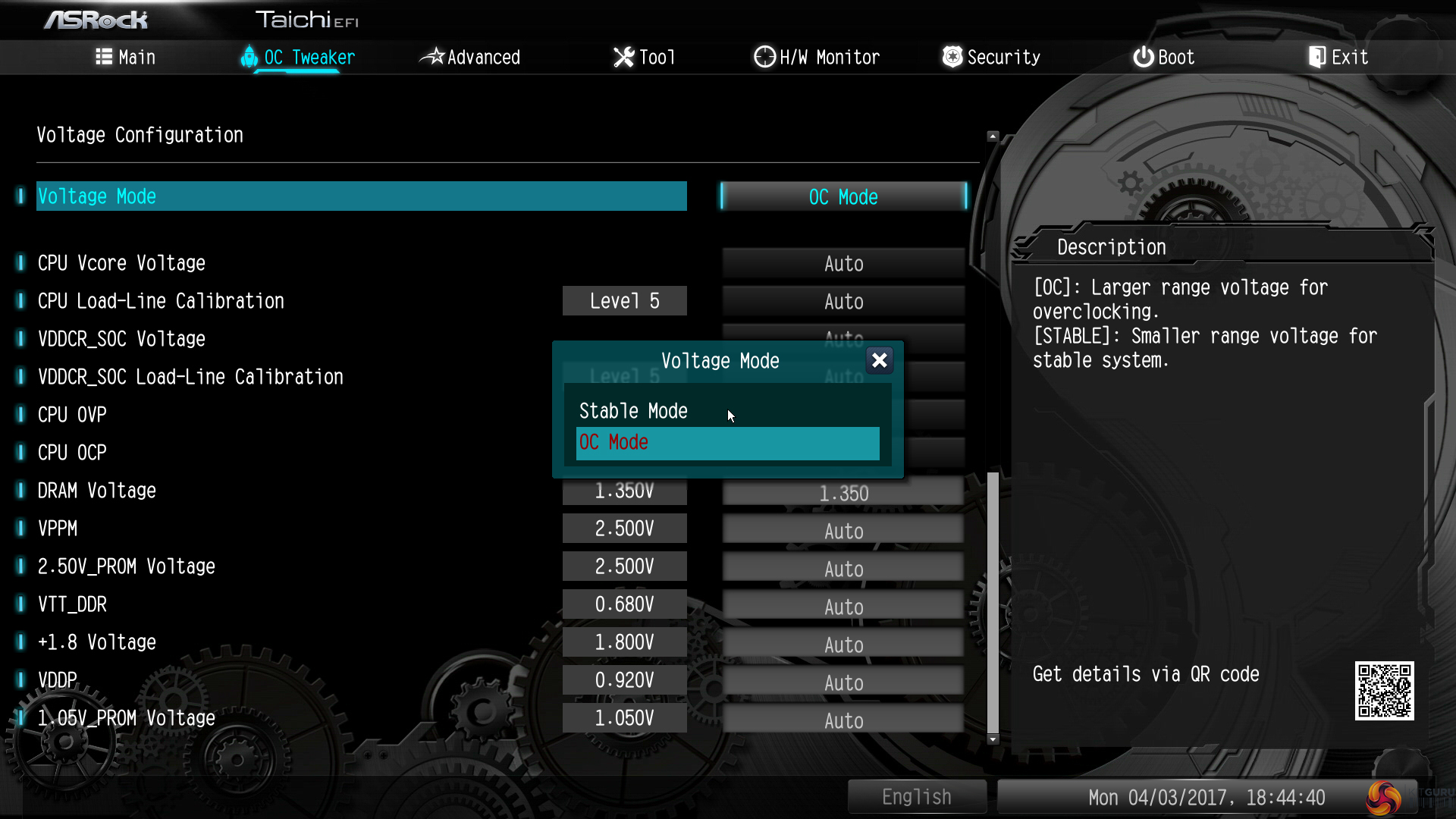Edit the DRAM Voltage 1.350 field
1456x819 pixels.
pos(843,494)
